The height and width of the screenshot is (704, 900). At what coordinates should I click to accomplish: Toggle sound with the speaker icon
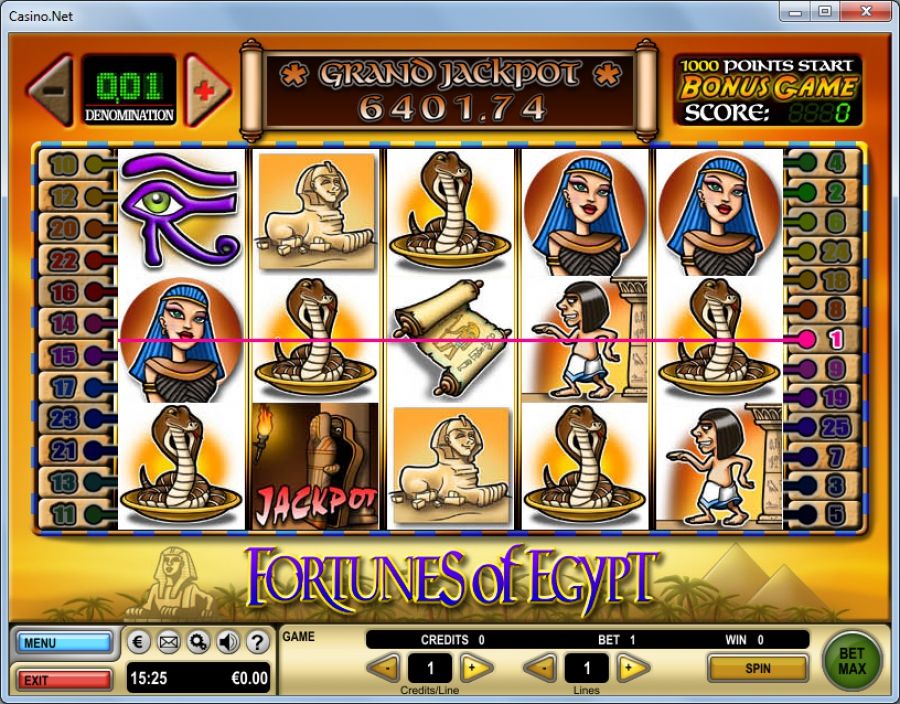point(227,641)
